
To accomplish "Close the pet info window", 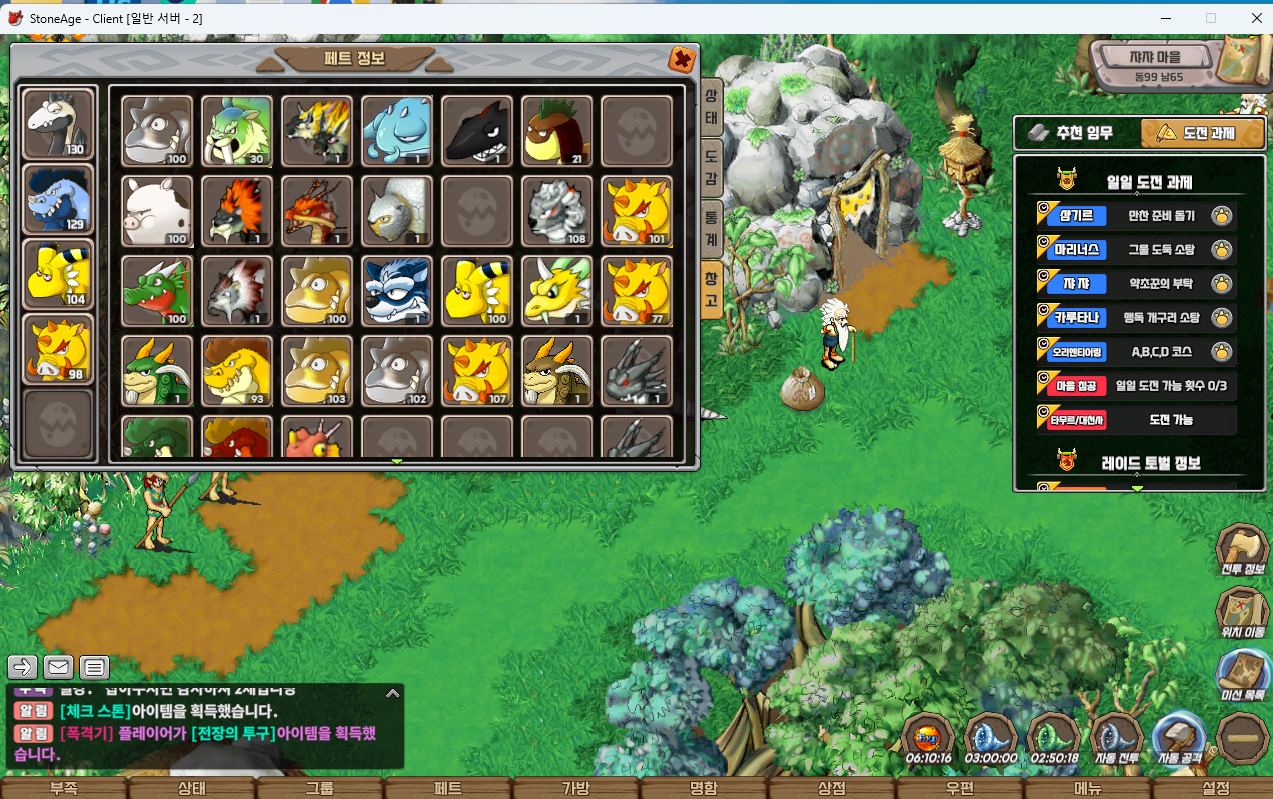I will (682, 59).
